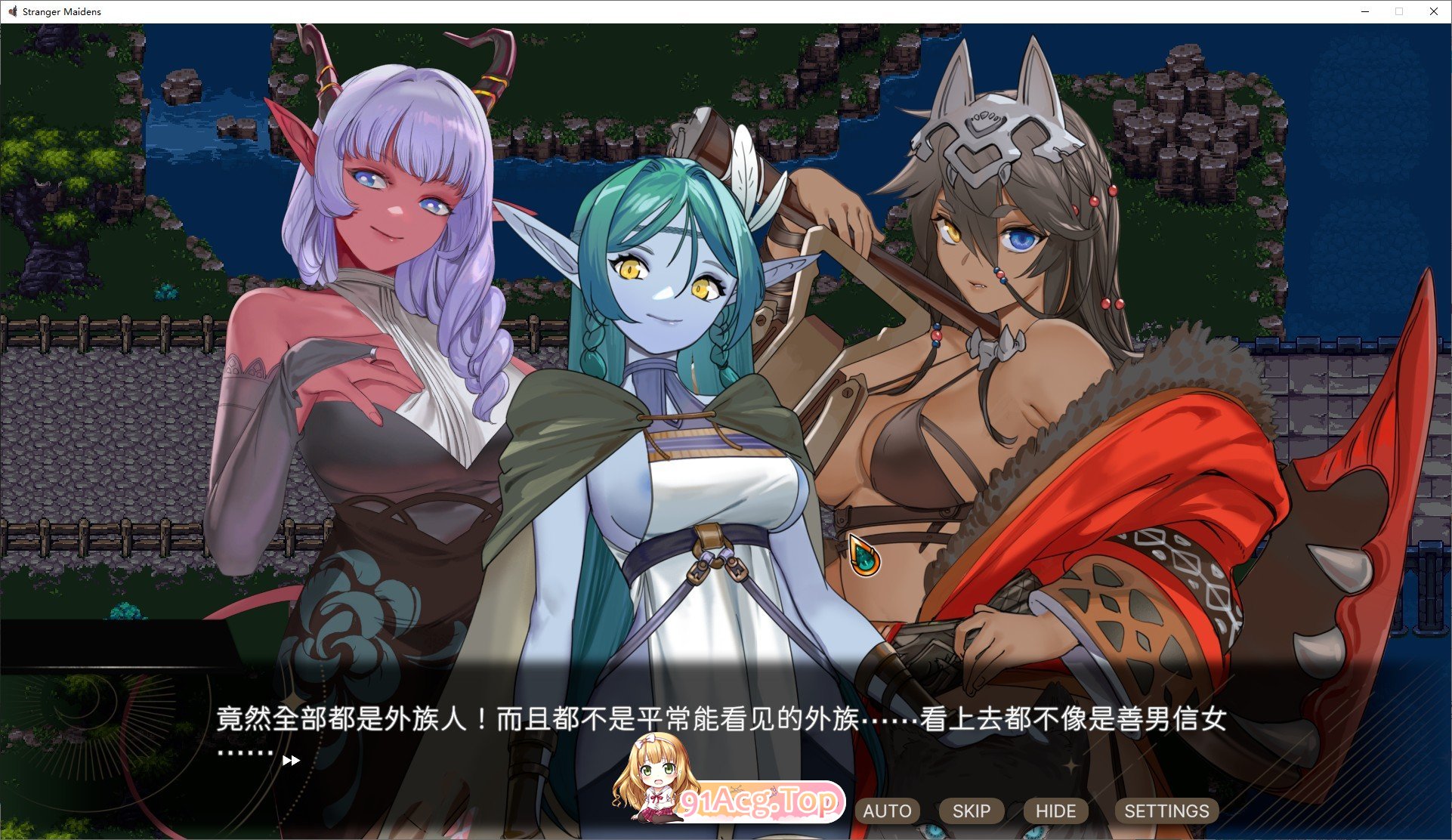The width and height of the screenshot is (1452, 840).
Task: Enable AUTO text advance mode
Action: tap(888, 811)
